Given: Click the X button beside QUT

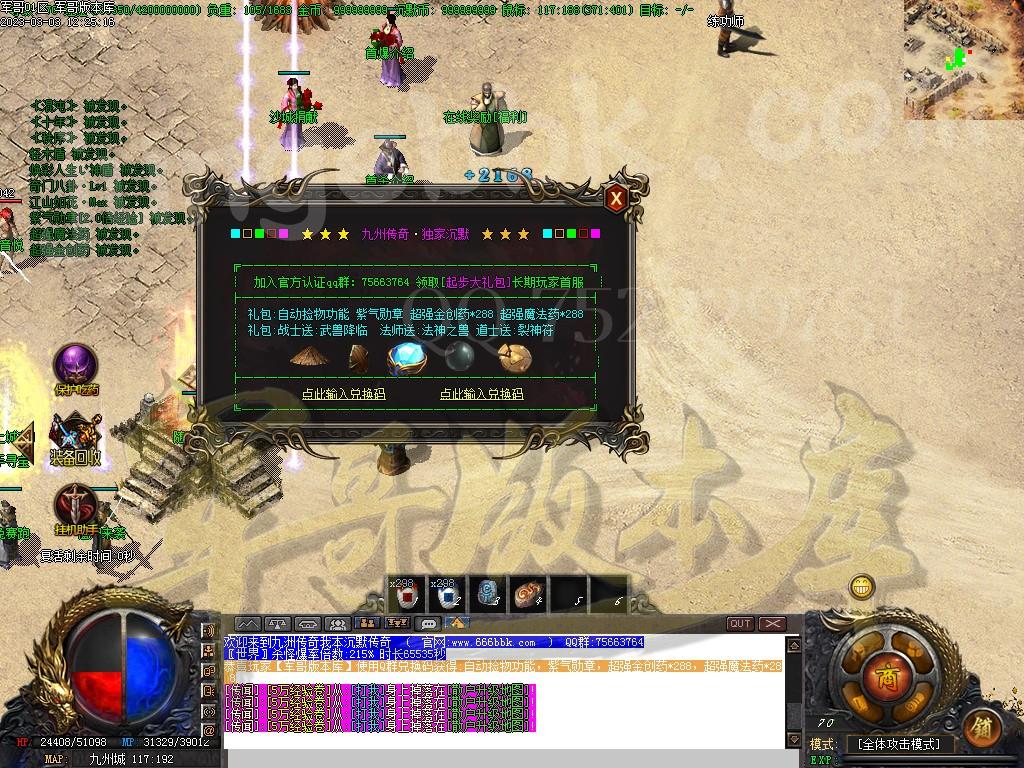Looking at the screenshot, I should click(x=772, y=624).
